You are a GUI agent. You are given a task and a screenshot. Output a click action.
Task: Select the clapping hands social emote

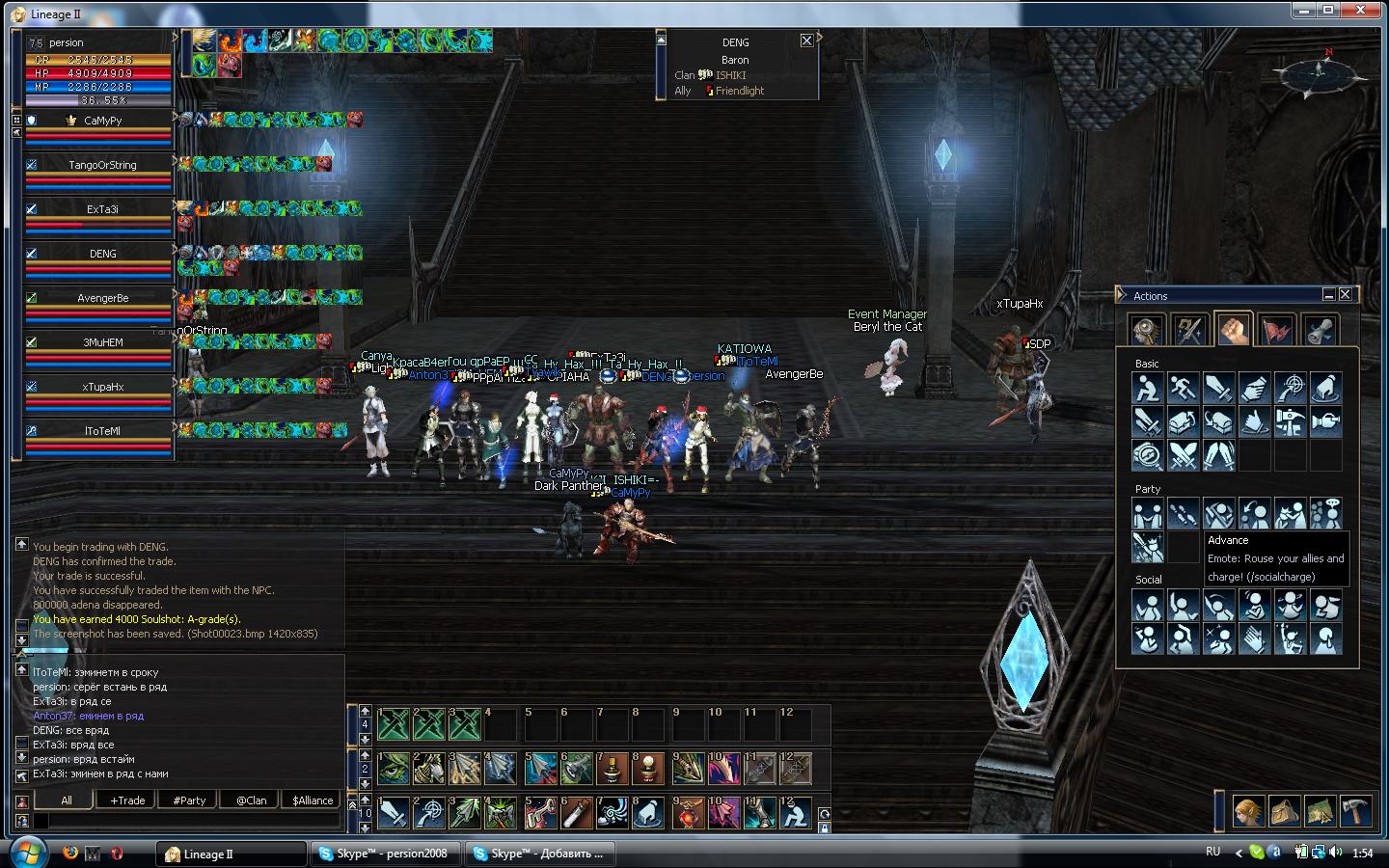tap(1254, 638)
